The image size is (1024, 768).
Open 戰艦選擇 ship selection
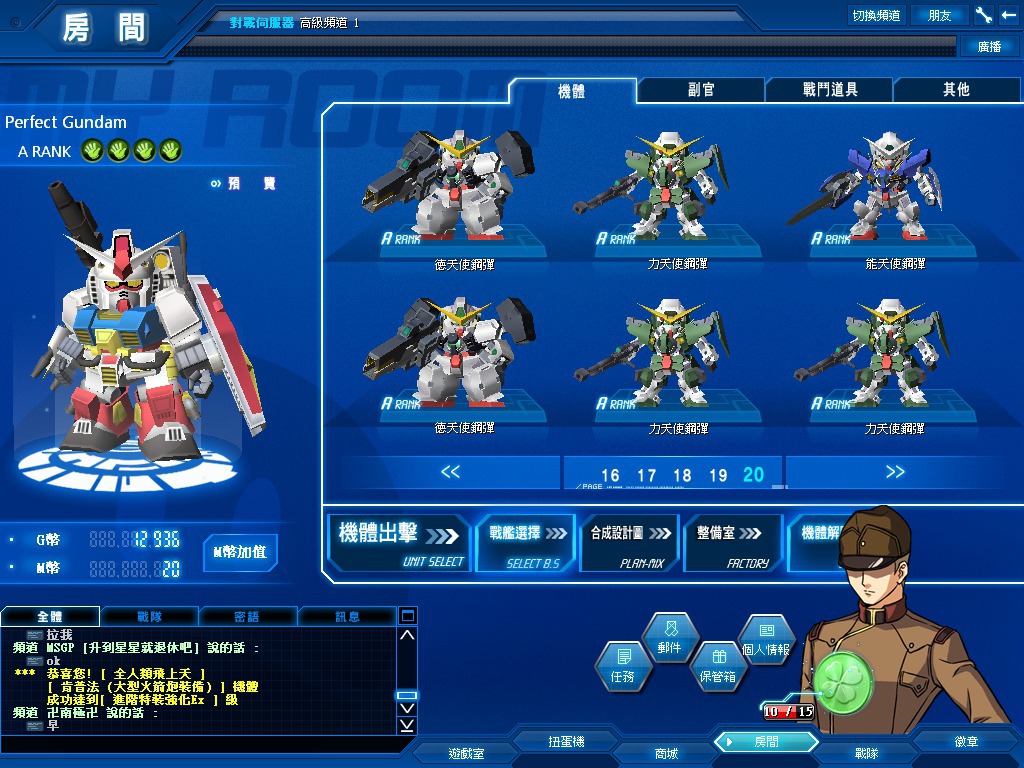coord(527,543)
